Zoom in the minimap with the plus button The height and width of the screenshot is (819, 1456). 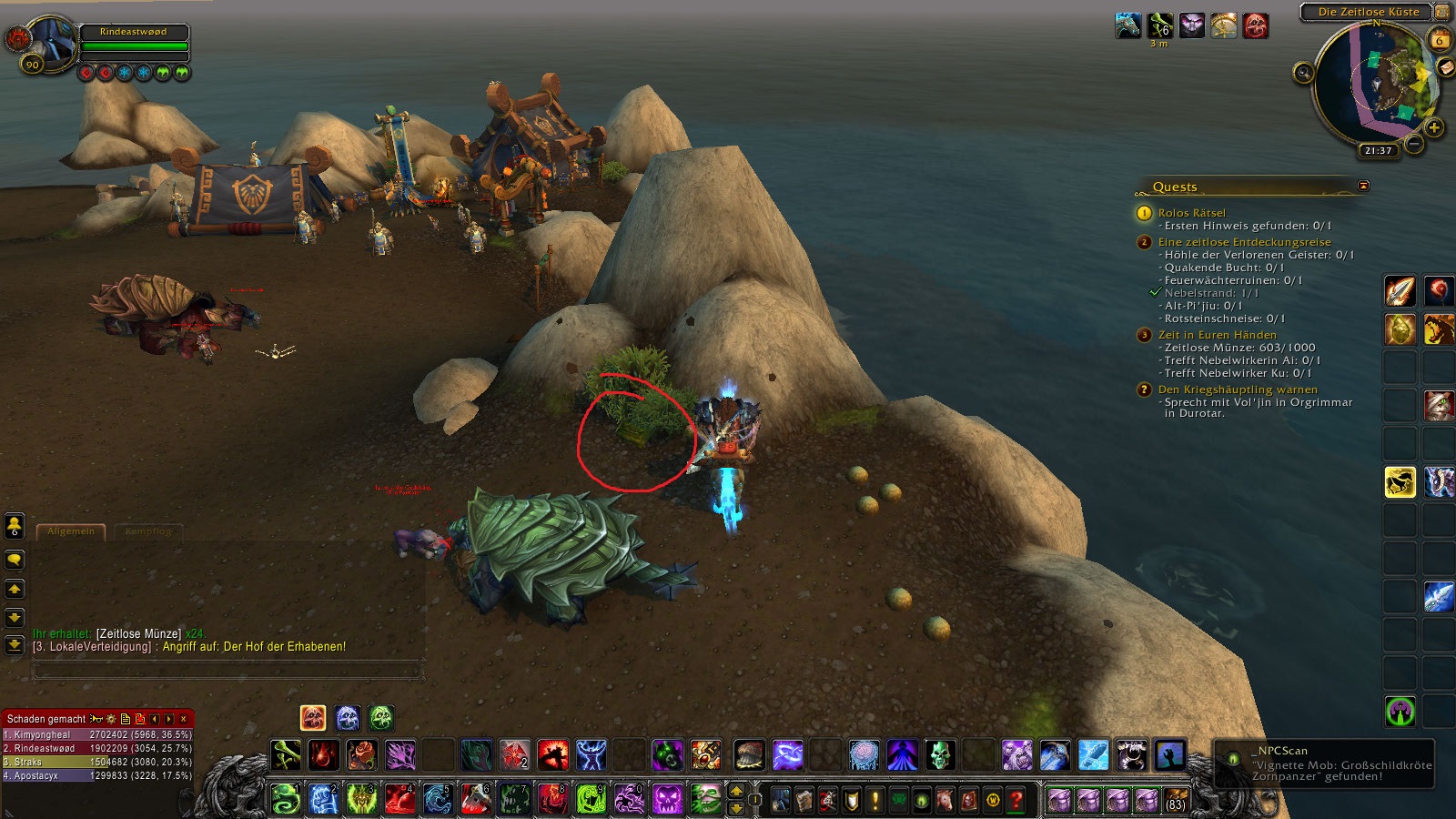[1434, 128]
